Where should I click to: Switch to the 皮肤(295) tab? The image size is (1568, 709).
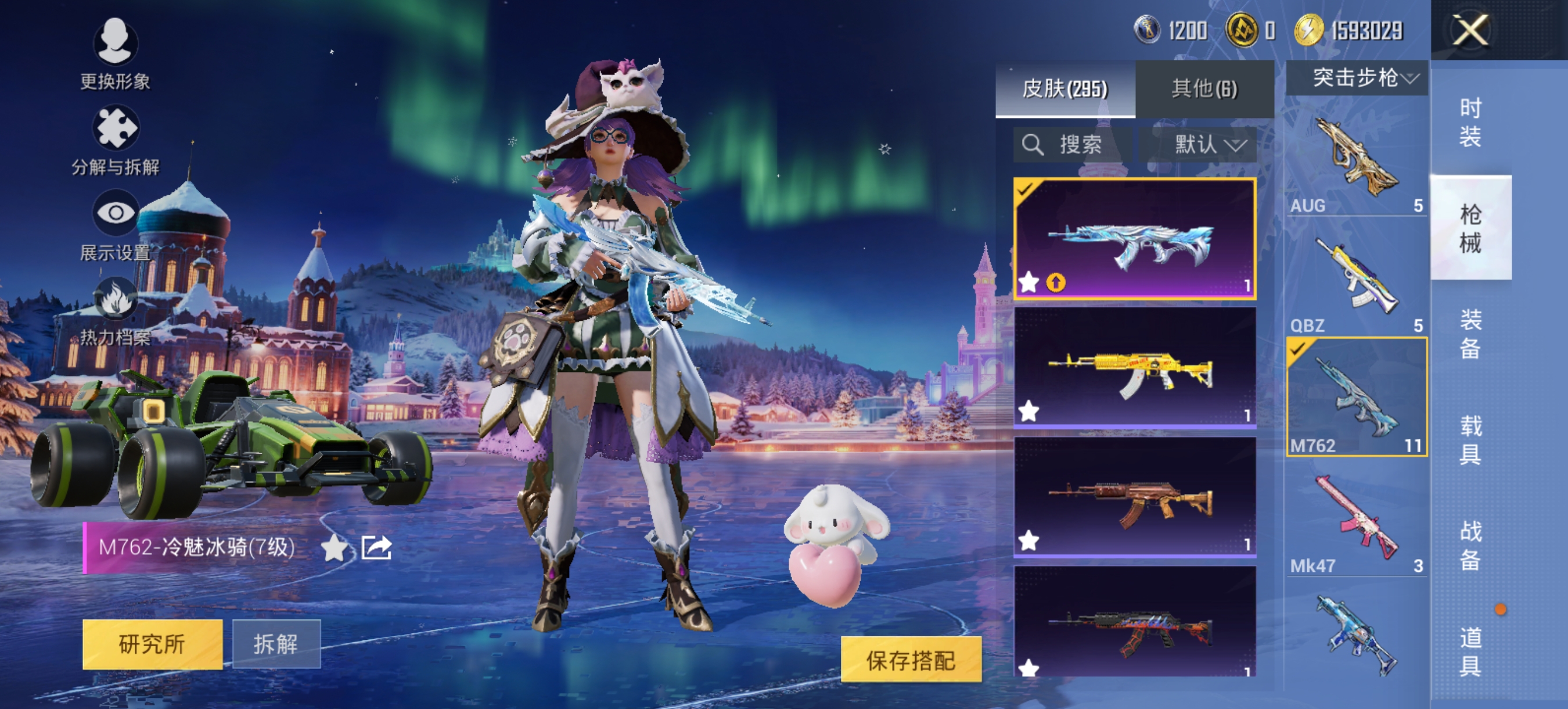[1064, 89]
